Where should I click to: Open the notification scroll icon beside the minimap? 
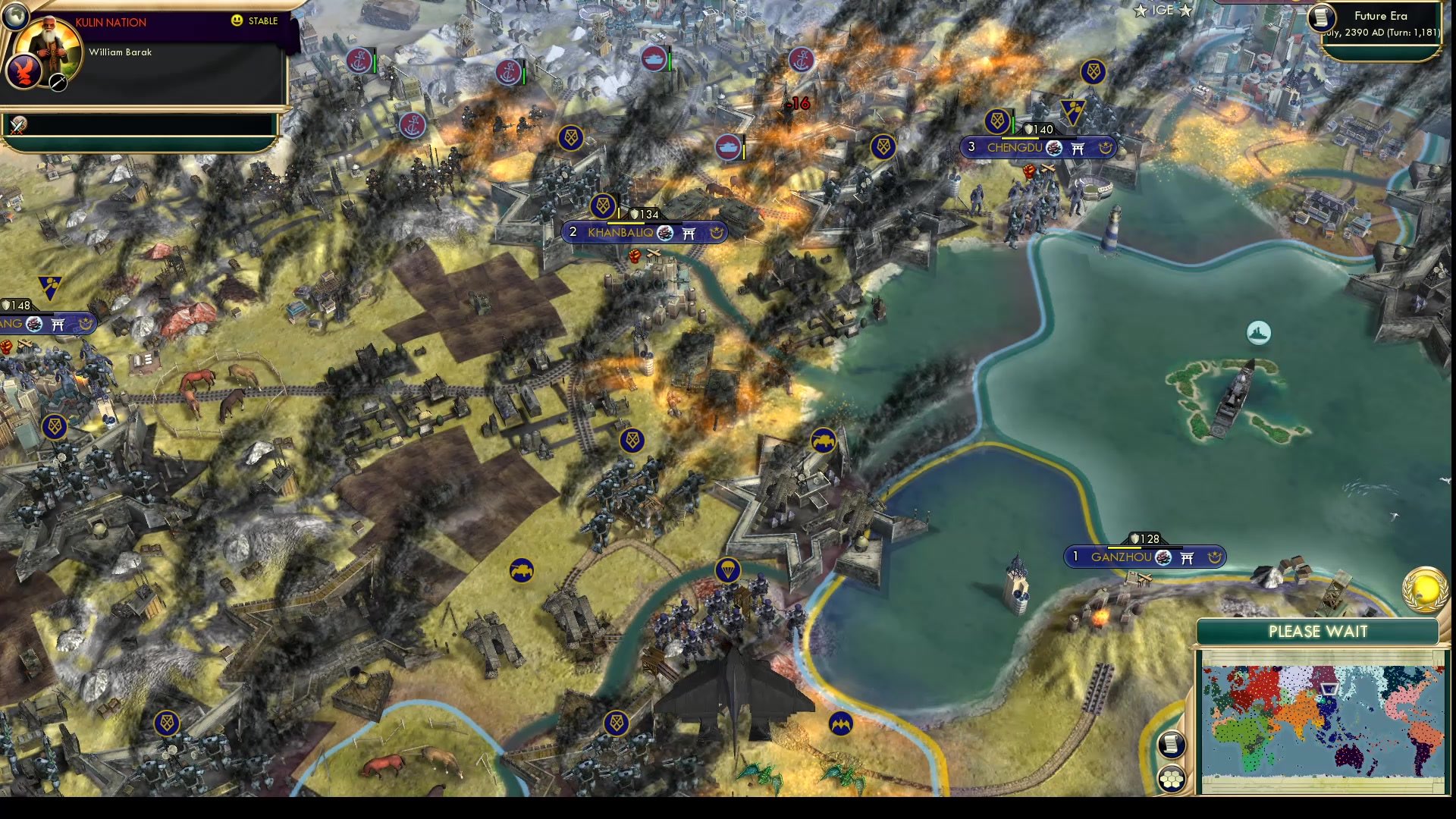(x=1171, y=745)
